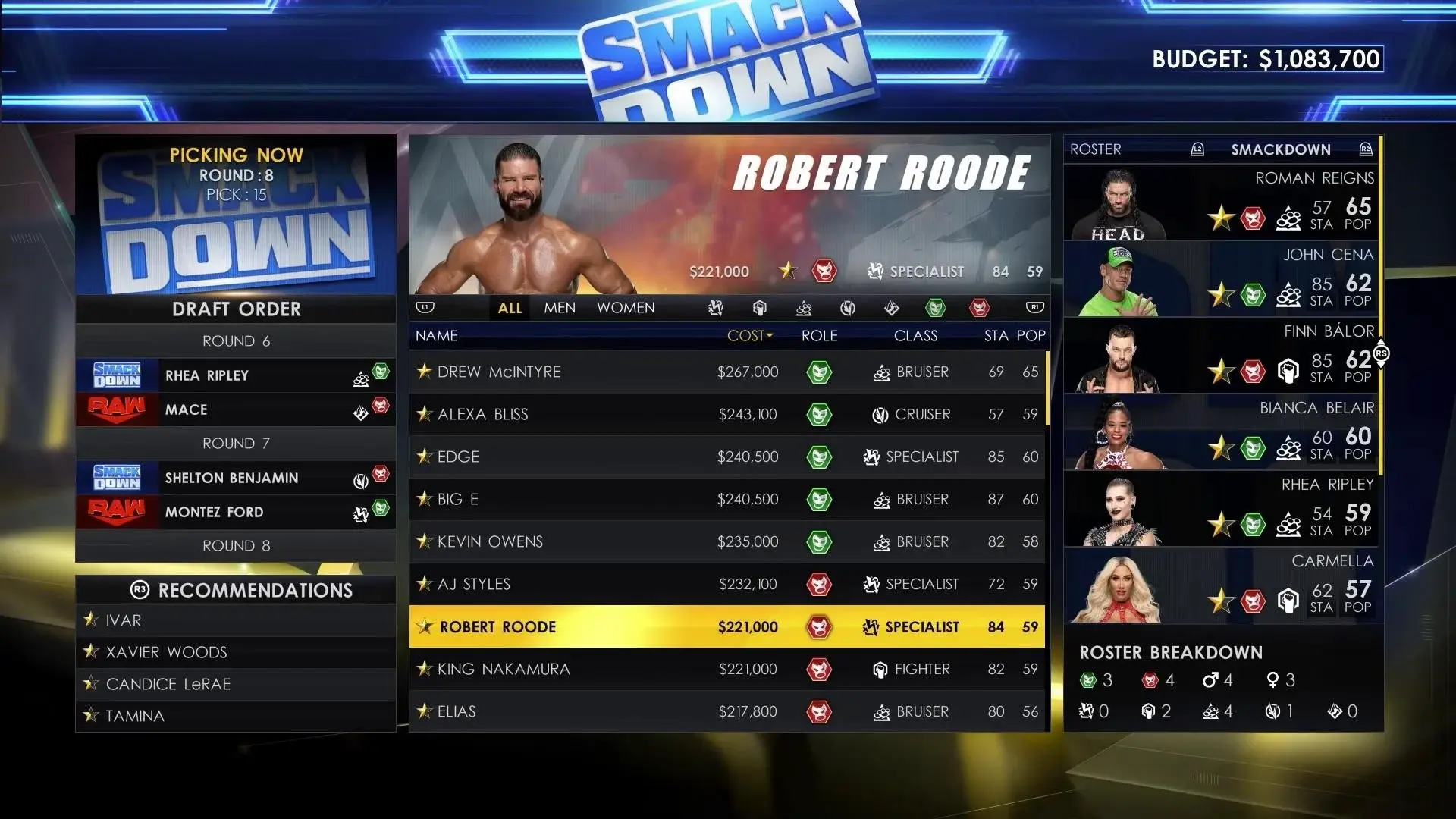The width and height of the screenshot is (1456, 819).
Task: Select Bianca Belair roster entry
Action: pyautogui.click(x=1221, y=433)
